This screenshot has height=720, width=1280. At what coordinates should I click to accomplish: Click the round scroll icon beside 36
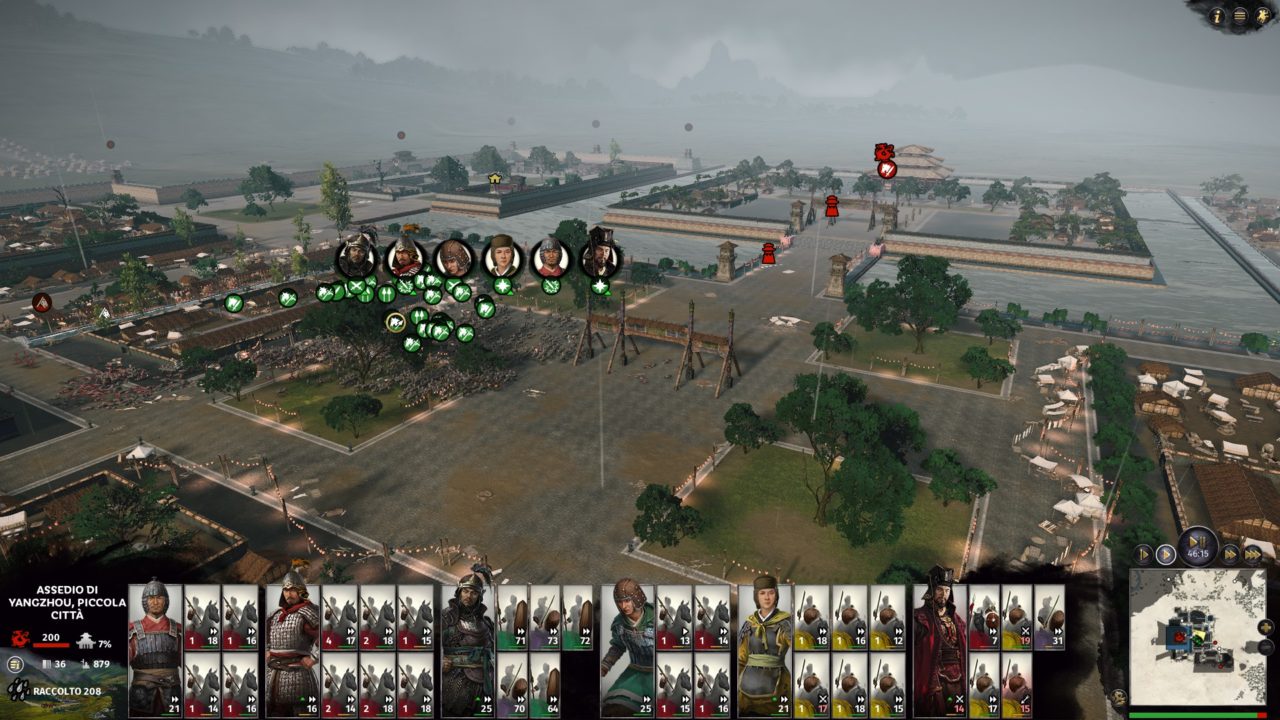pyautogui.click(x=15, y=663)
